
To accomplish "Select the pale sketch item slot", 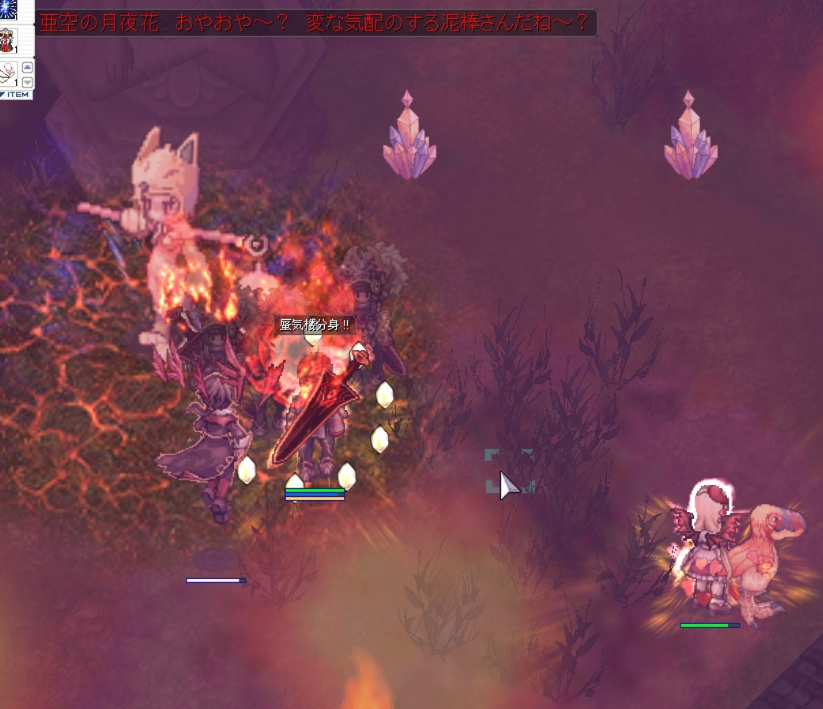I will click(10, 74).
